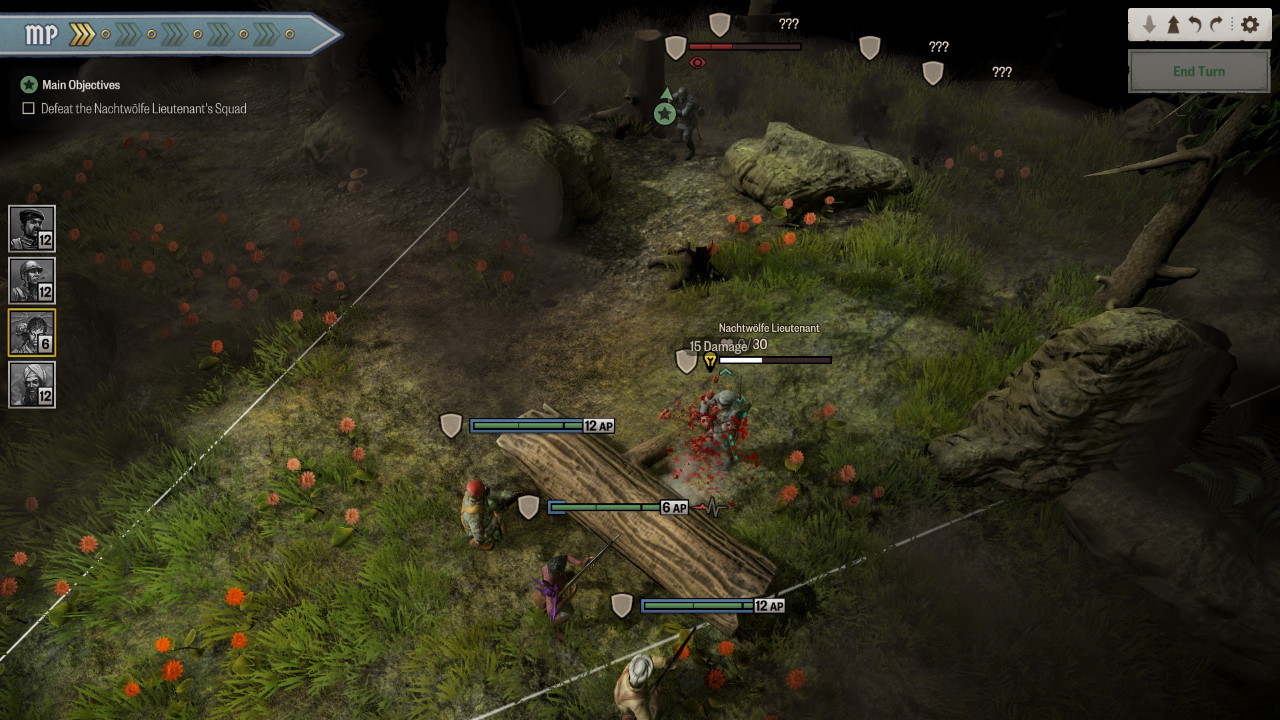The image size is (1280, 720).
Task: Click the Defeat Lieutenant's Squad objective
Action: [143, 108]
